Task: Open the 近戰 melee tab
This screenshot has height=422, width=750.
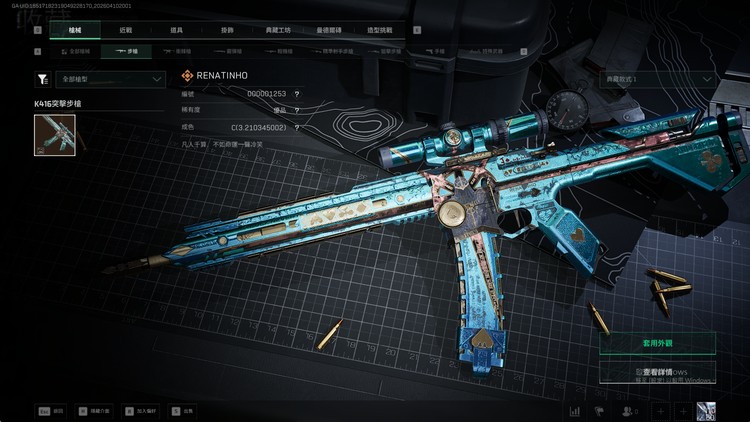Action: (x=125, y=31)
